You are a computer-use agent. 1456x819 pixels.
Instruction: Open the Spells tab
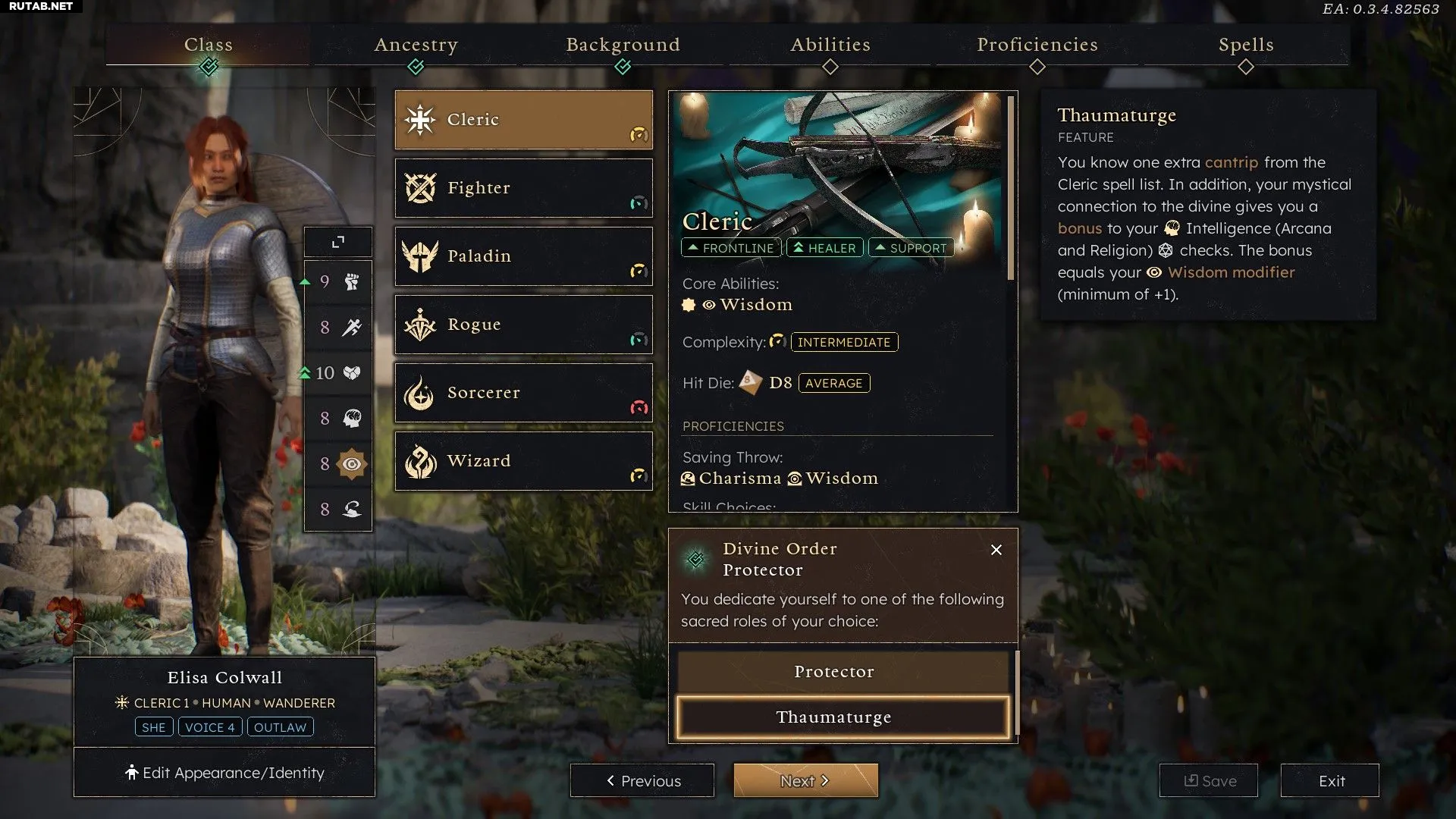pyautogui.click(x=1245, y=45)
